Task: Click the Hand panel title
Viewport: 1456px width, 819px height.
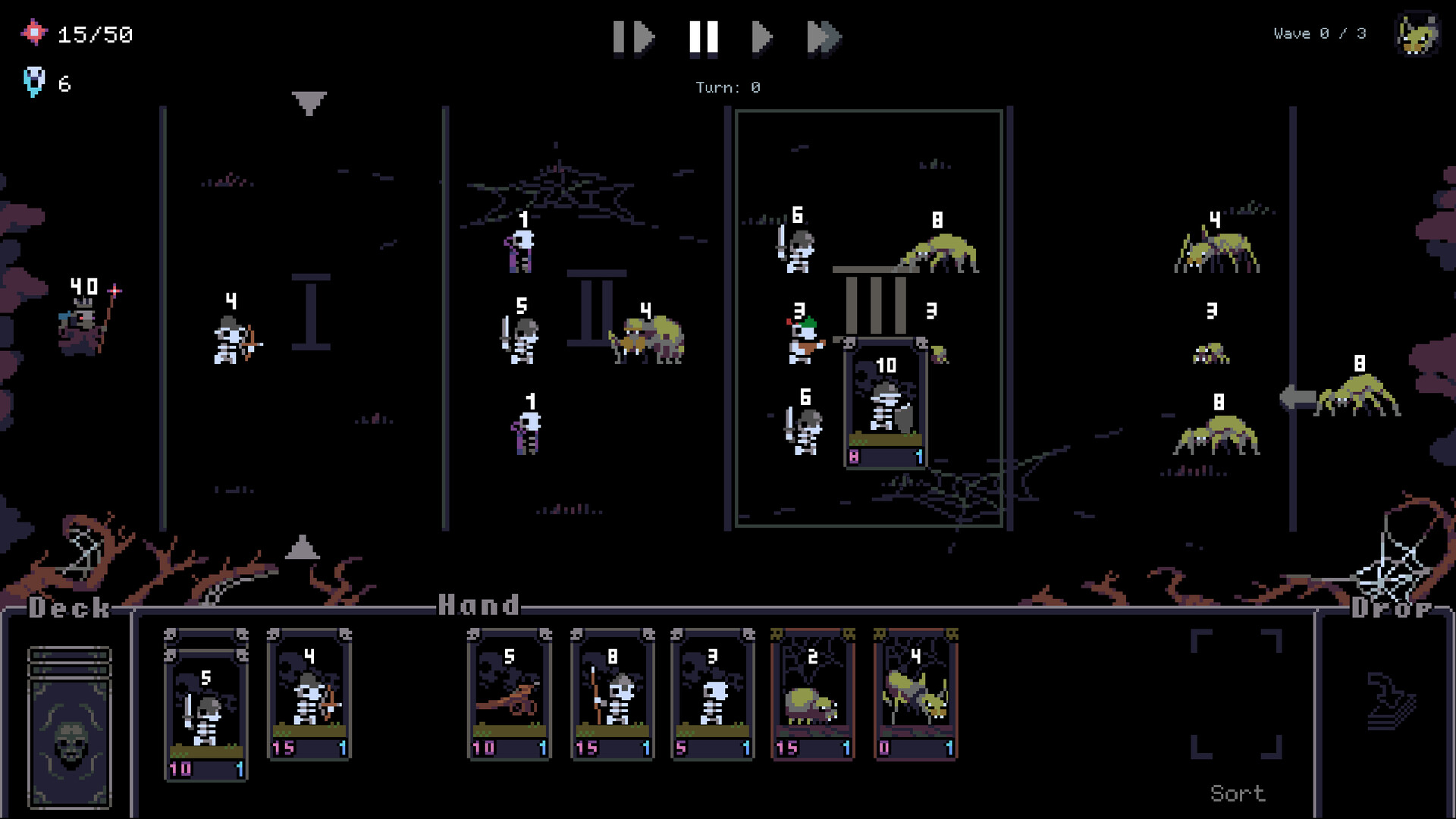Action: (x=479, y=605)
